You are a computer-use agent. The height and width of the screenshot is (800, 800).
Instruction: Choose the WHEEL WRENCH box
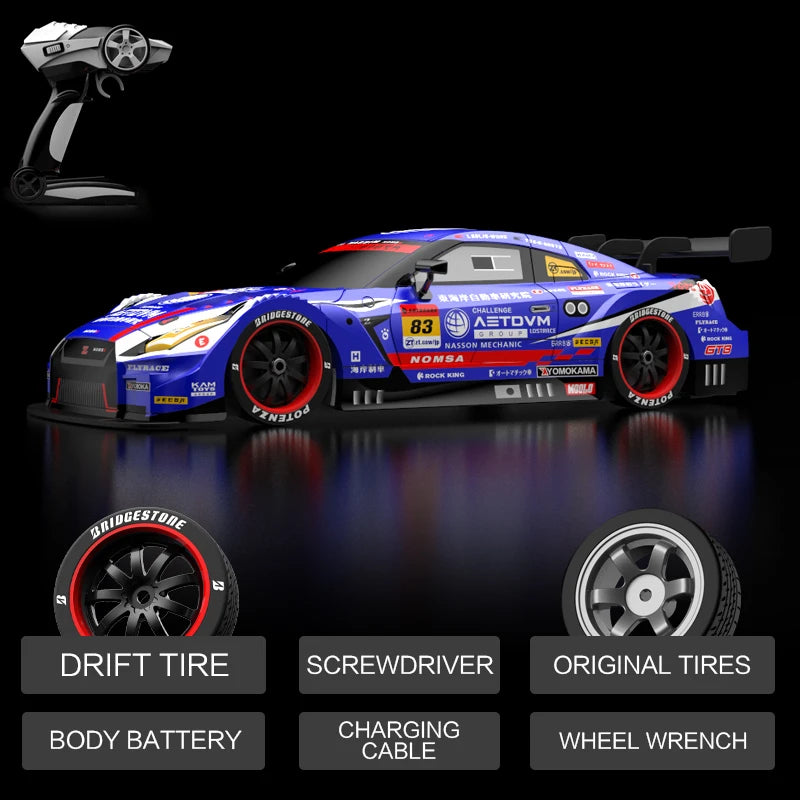point(652,741)
